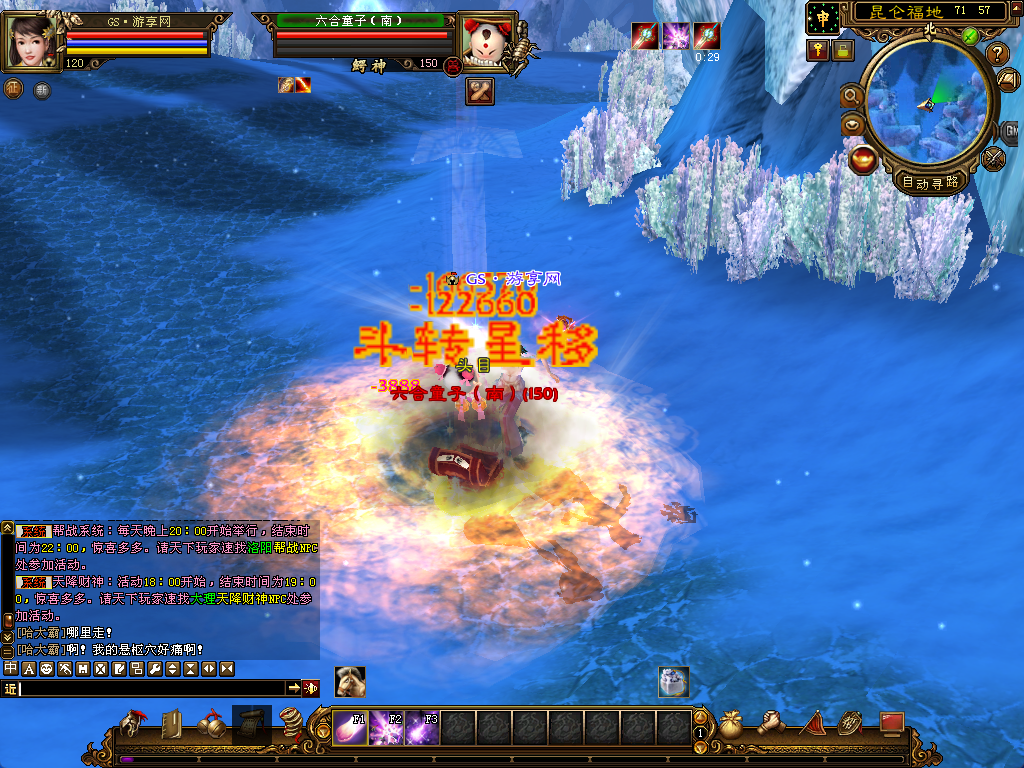Focus the chat input field
Image resolution: width=1024 pixels, height=768 pixels.
click(152, 688)
